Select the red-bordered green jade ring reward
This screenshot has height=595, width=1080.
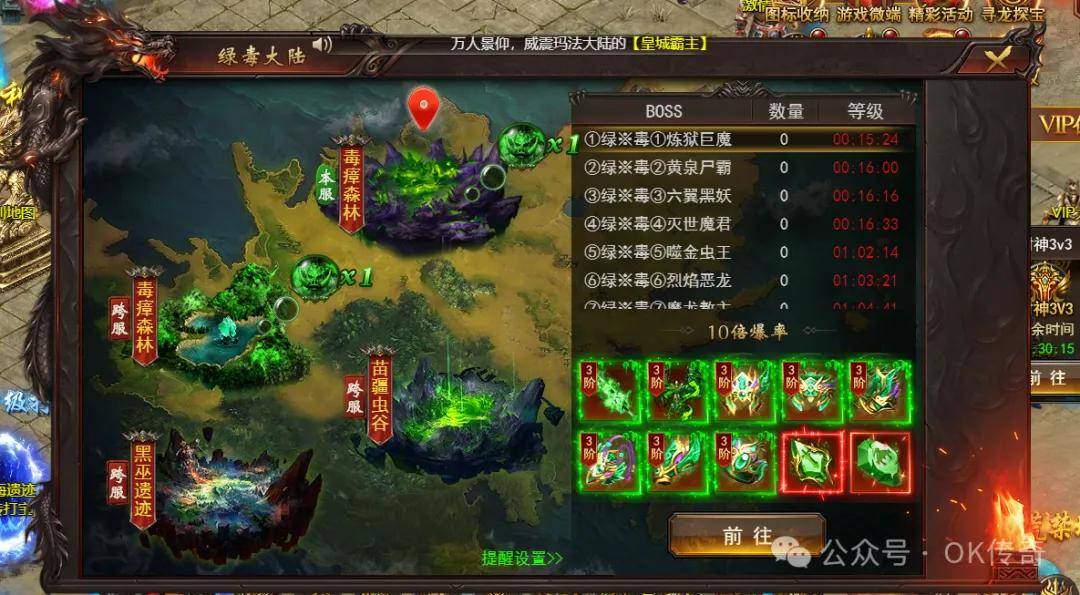pos(880,461)
